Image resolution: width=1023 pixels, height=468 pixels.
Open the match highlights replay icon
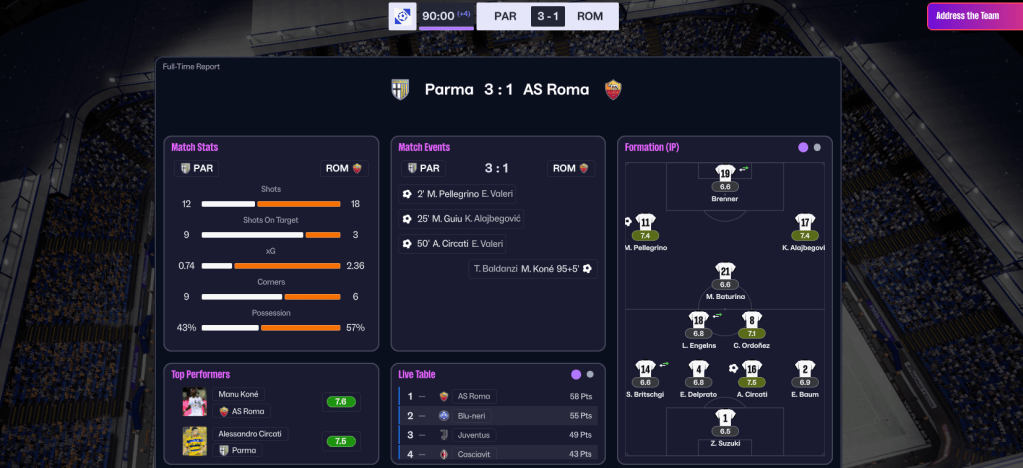coord(402,16)
